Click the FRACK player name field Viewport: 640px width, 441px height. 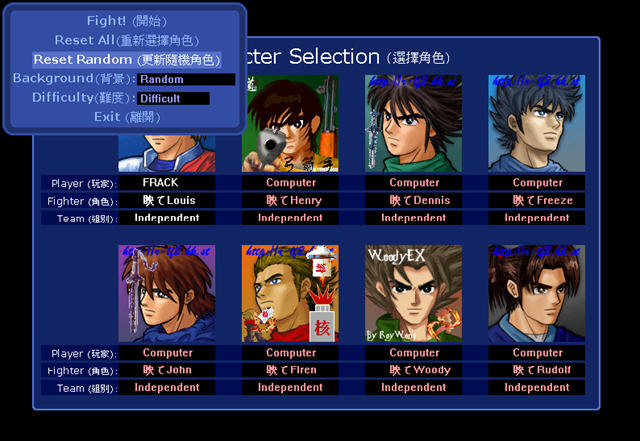click(x=167, y=183)
